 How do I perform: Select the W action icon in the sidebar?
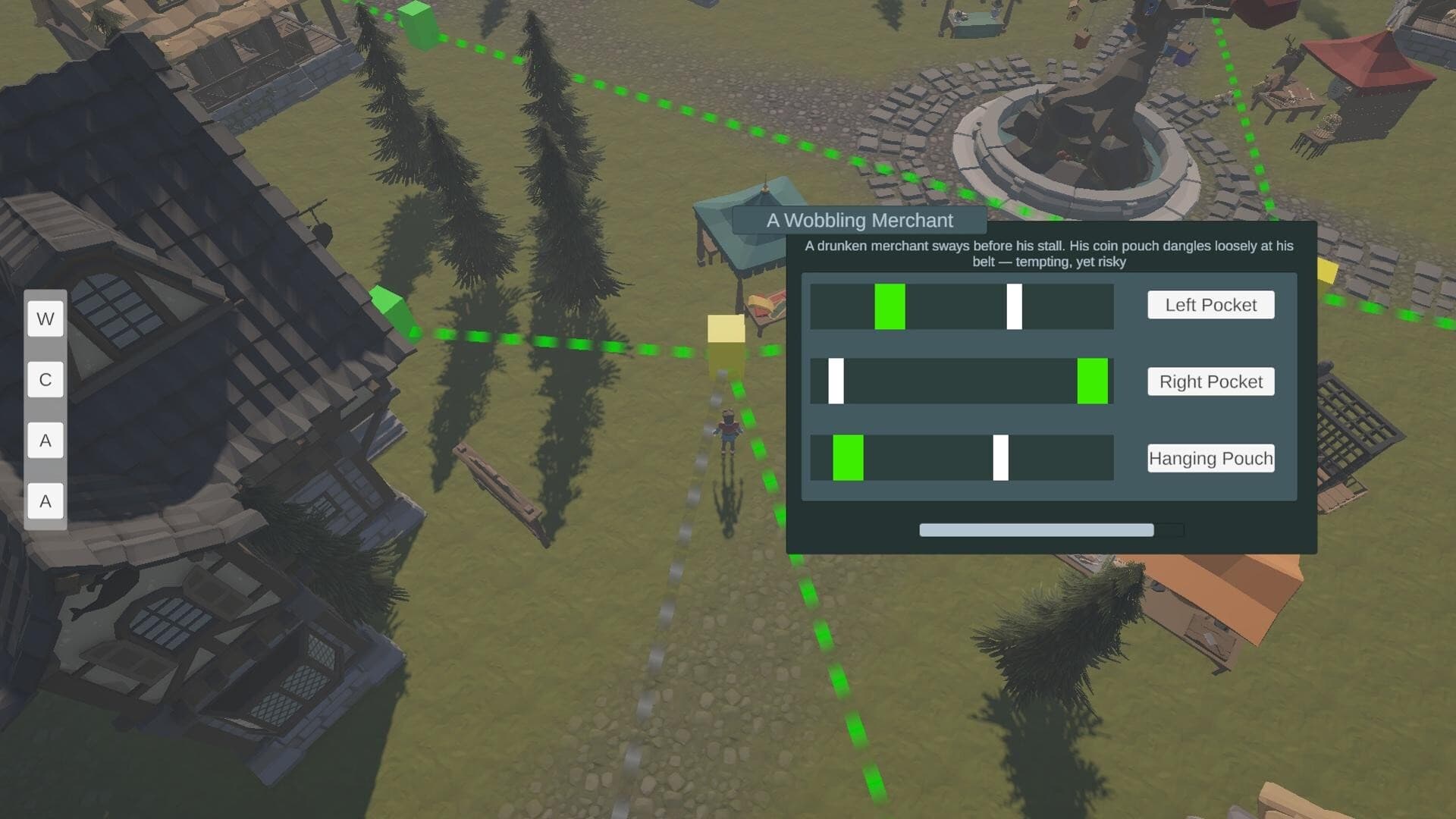click(45, 318)
